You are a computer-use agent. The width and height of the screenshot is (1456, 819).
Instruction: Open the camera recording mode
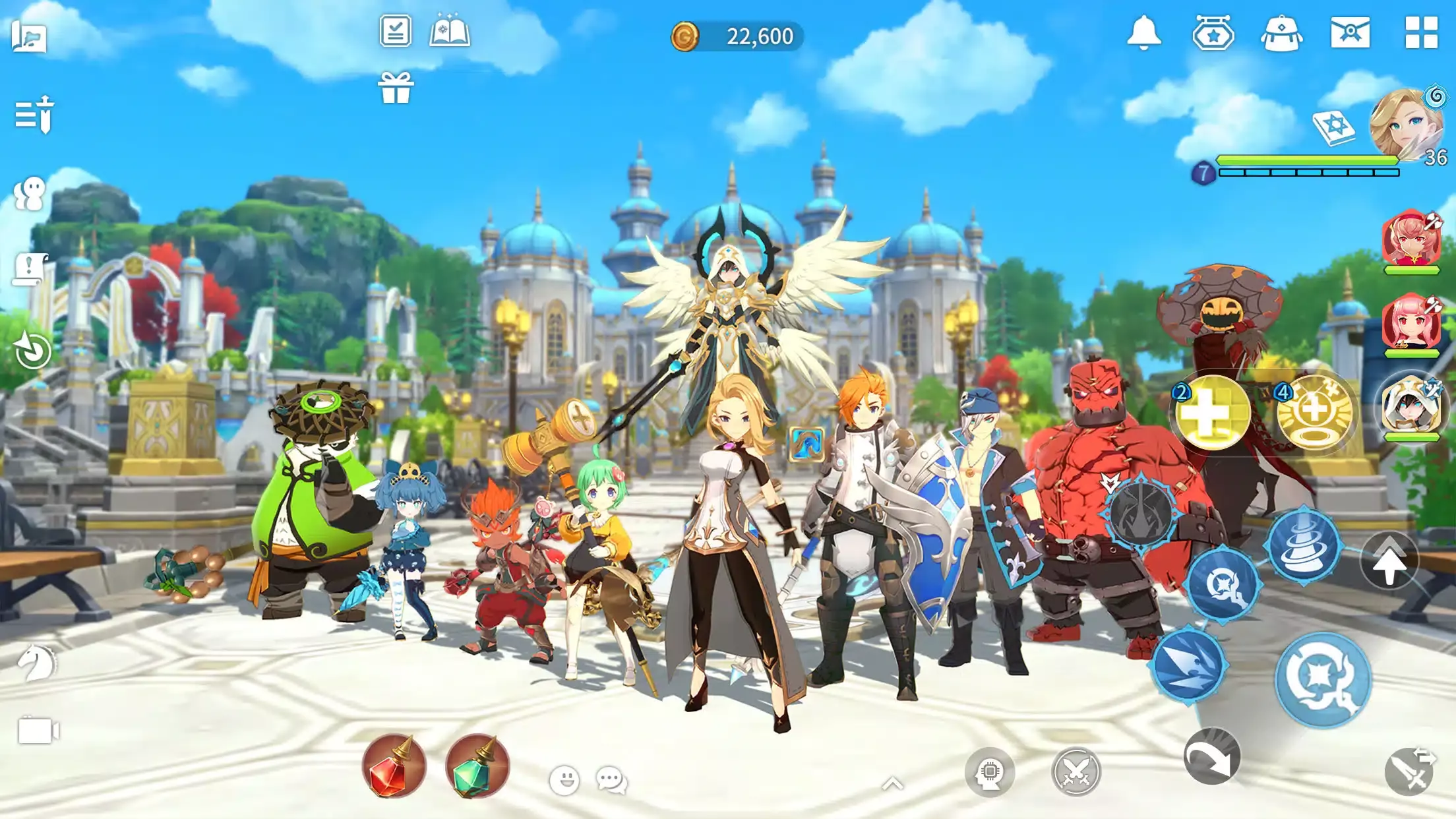[x=38, y=731]
